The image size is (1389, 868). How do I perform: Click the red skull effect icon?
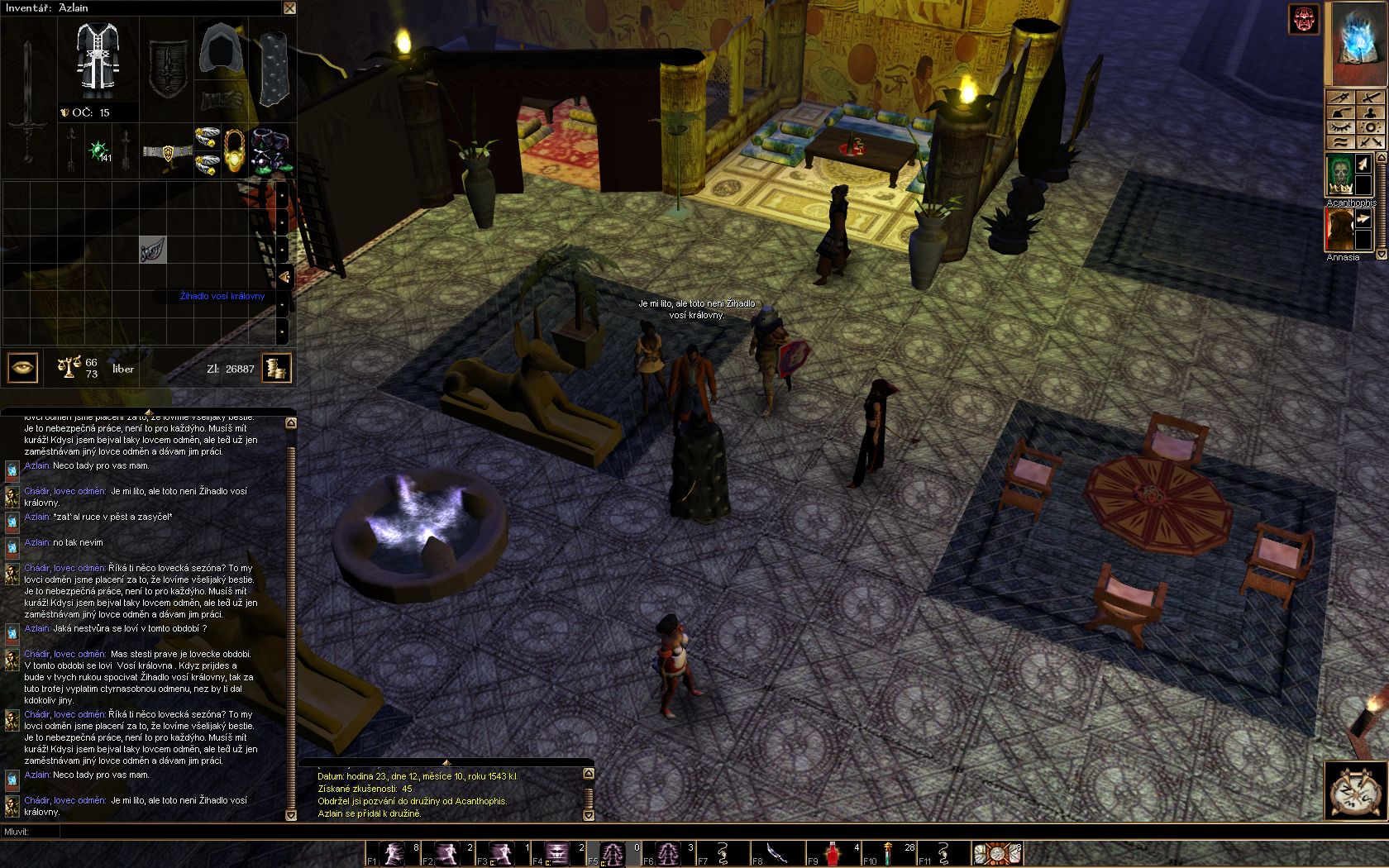(1305, 20)
